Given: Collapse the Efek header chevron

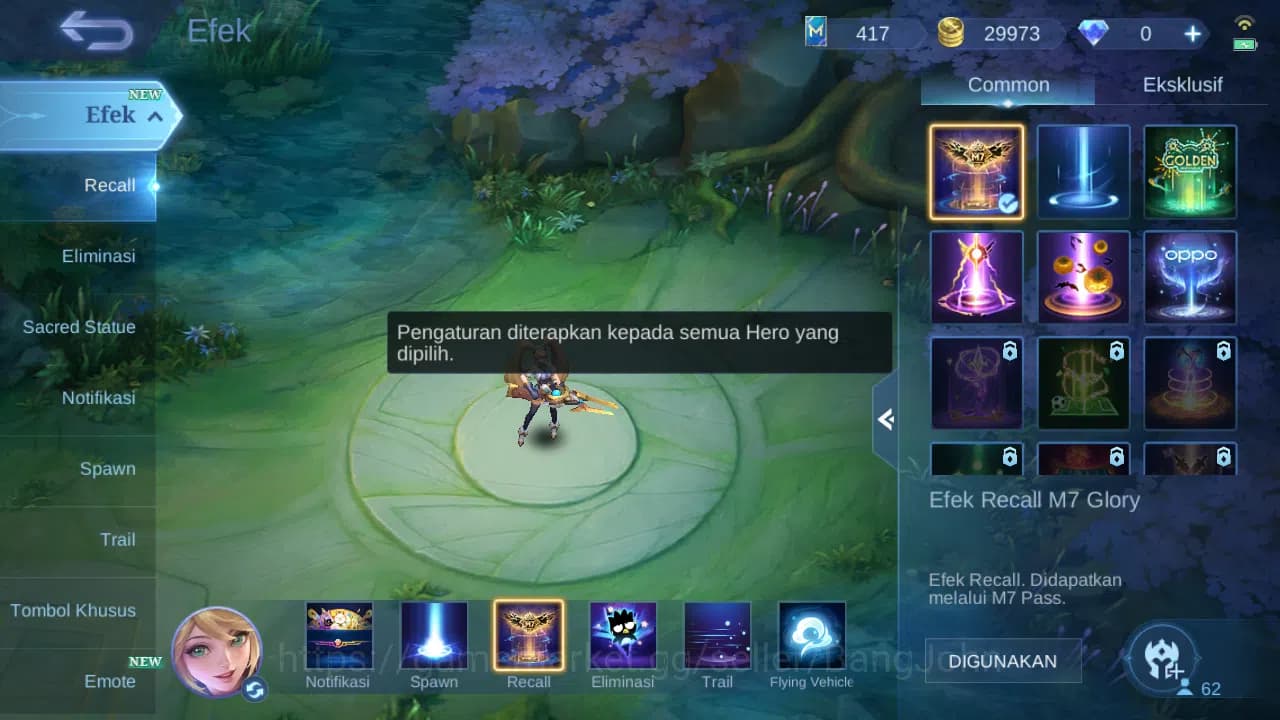Looking at the screenshot, I should 154,116.
